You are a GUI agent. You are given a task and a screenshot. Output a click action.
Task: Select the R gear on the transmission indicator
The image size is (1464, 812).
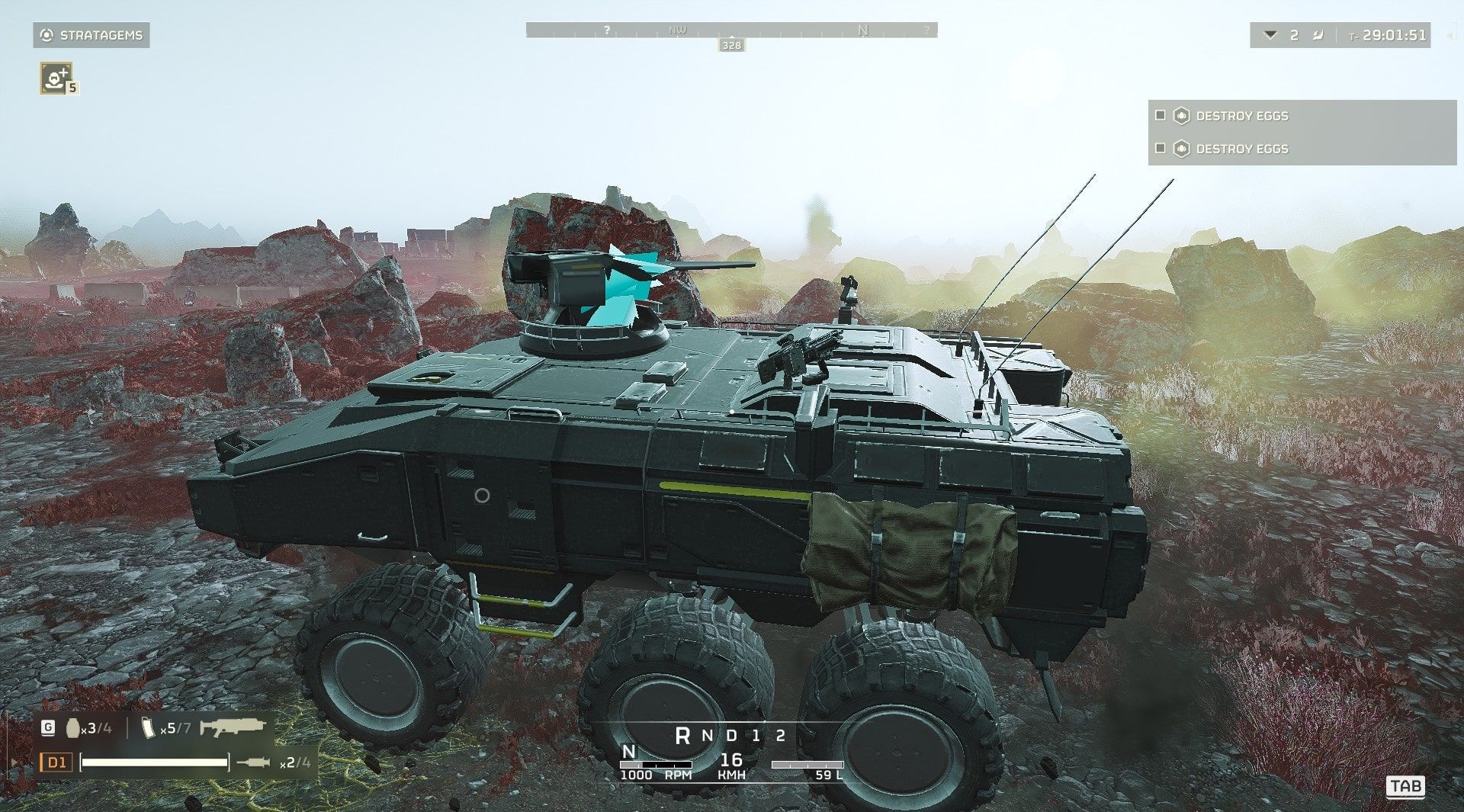coord(683,735)
